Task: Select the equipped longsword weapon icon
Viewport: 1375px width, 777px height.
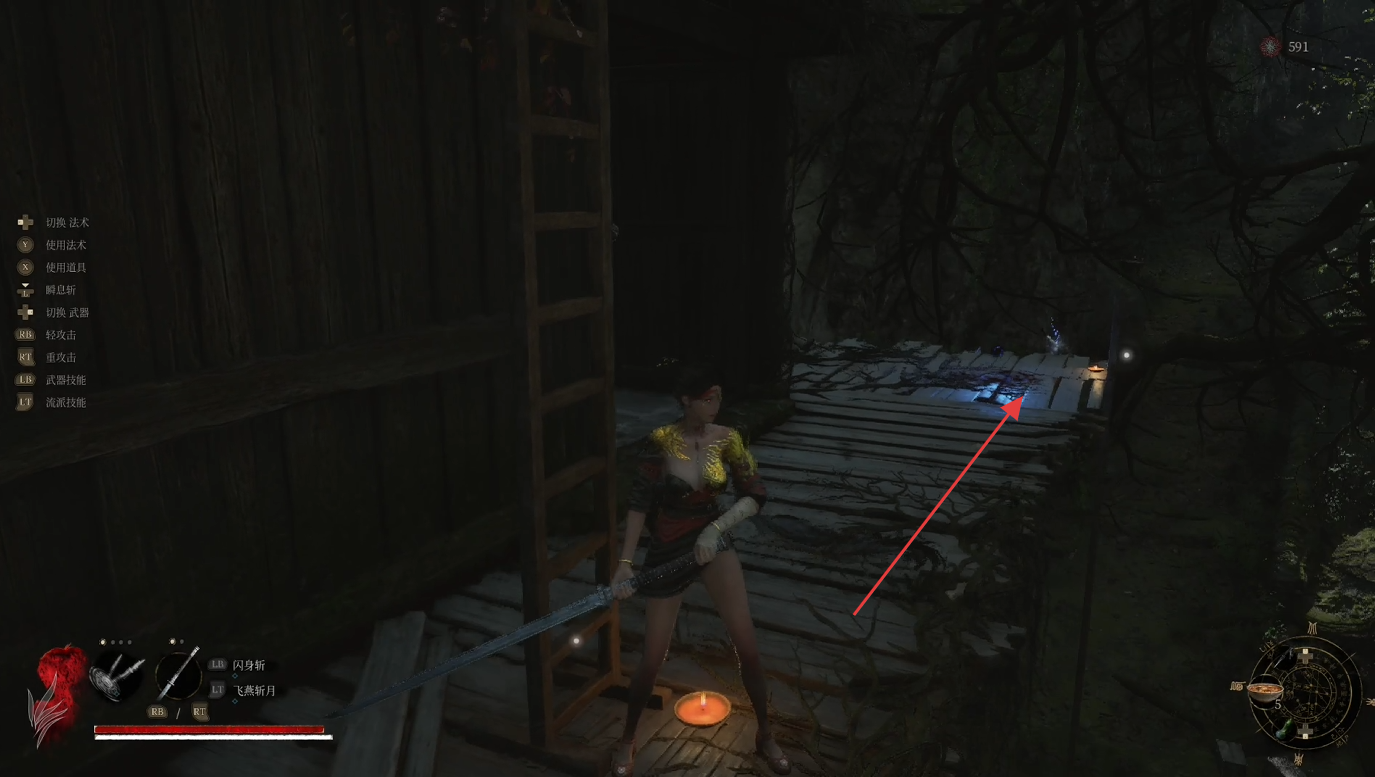Action: tap(177, 673)
